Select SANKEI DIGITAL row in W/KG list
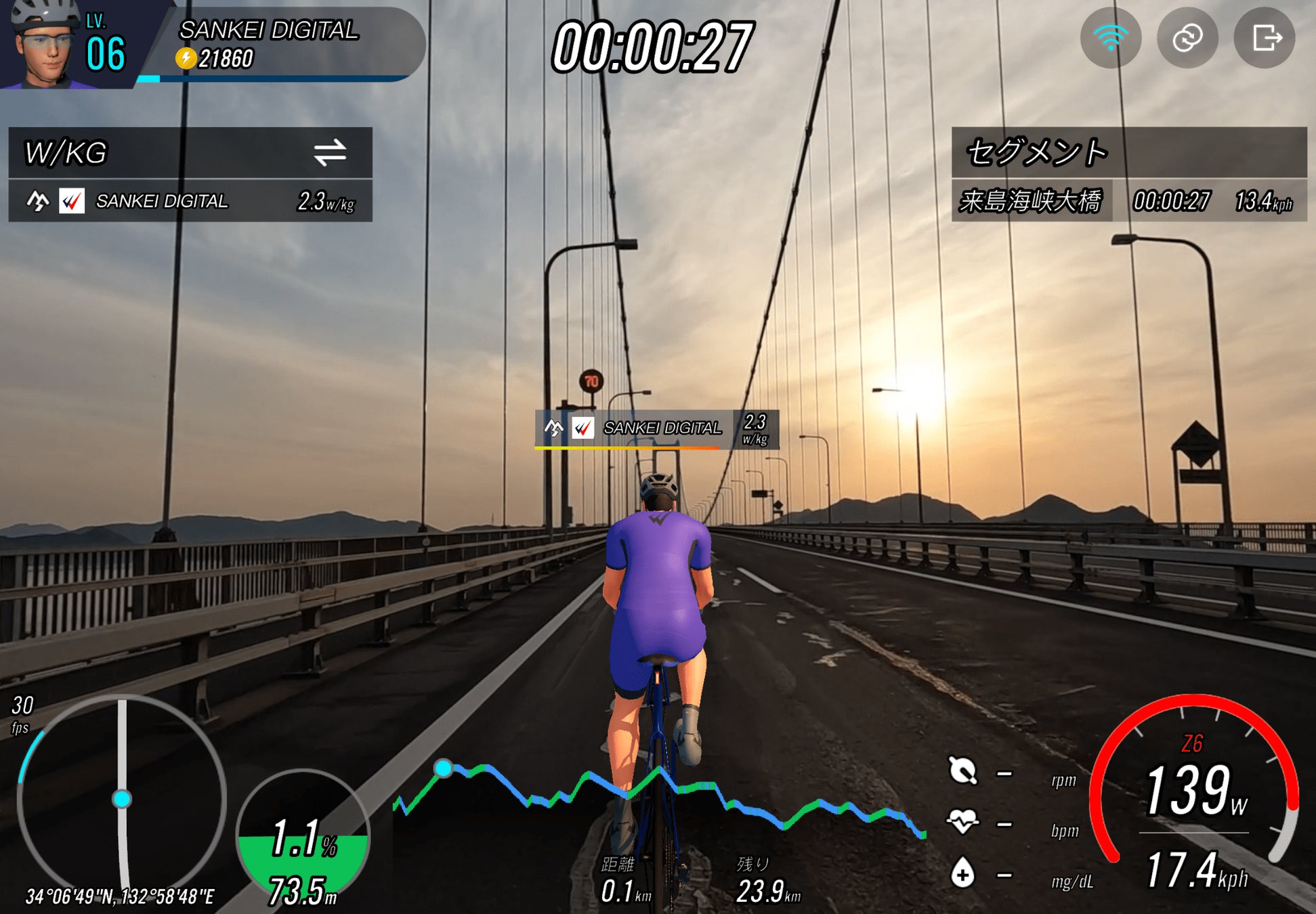Image resolution: width=1316 pixels, height=914 pixels. pyautogui.click(x=190, y=201)
